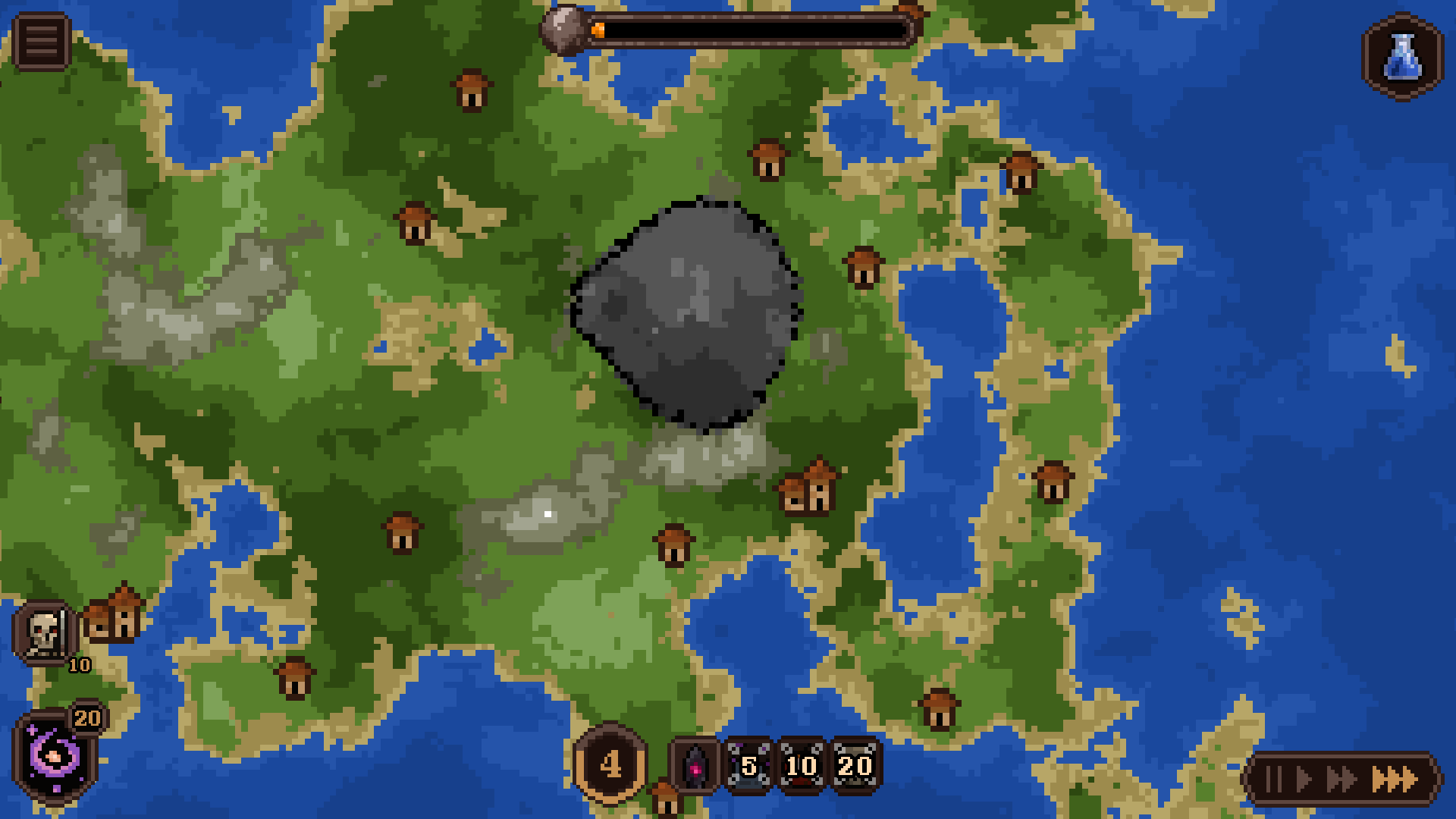This screenshot has width=1456, height=819.
Task: Select brush size 5
Action: coord(749,767)
